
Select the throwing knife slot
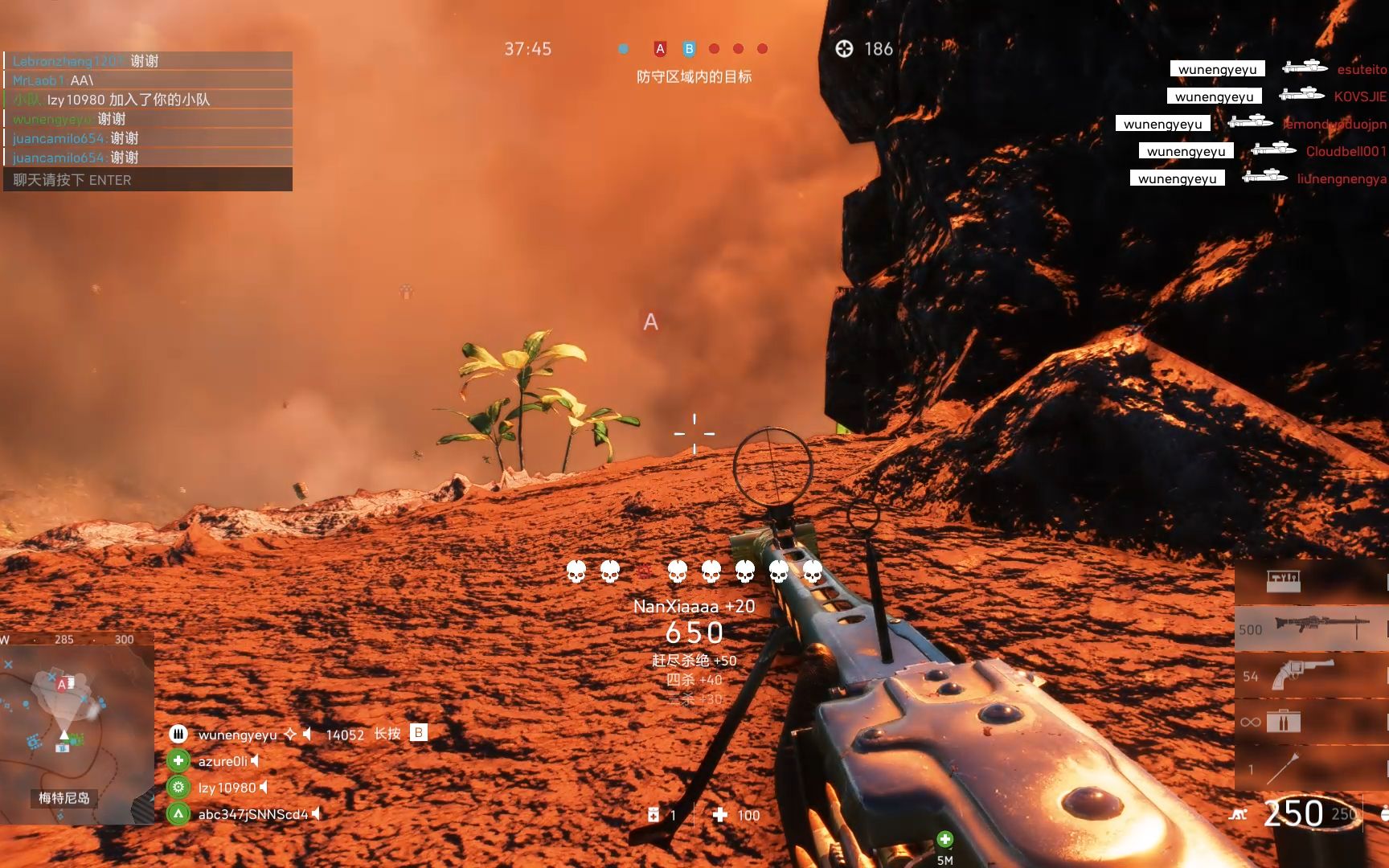click(x=1310, y=768)
